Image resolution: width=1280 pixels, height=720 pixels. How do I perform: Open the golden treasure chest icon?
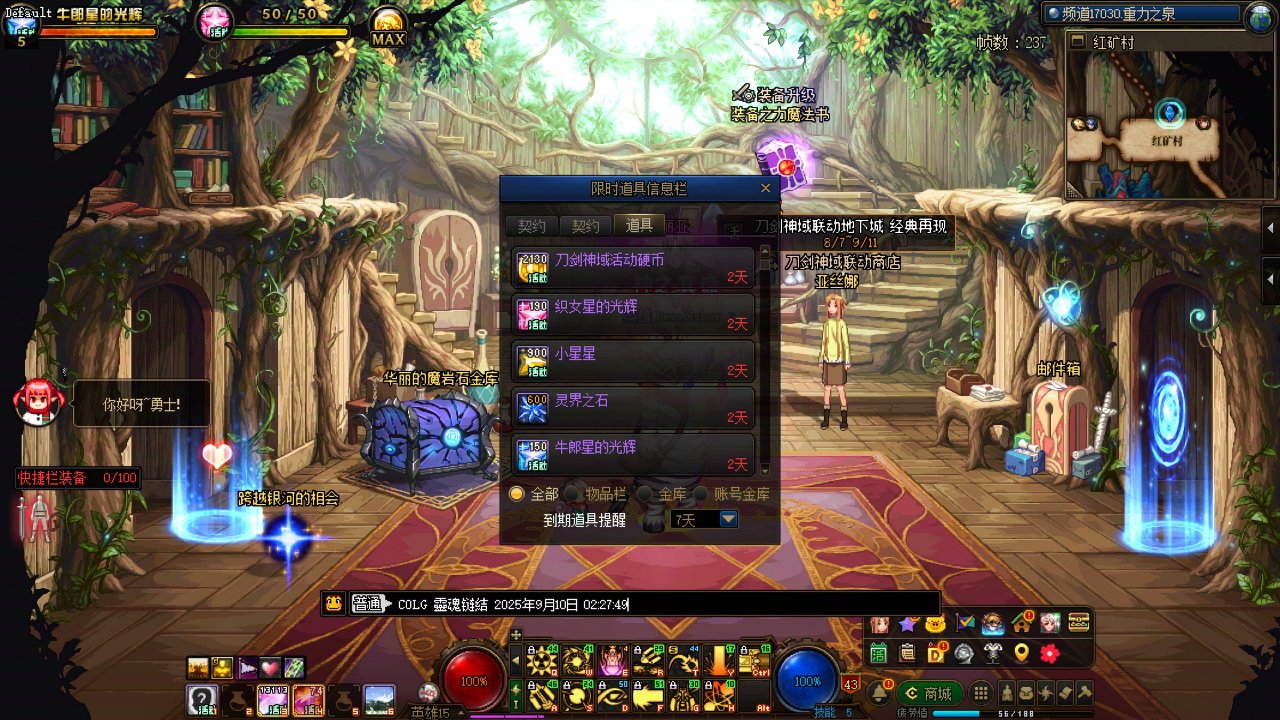coord(1078,623)
